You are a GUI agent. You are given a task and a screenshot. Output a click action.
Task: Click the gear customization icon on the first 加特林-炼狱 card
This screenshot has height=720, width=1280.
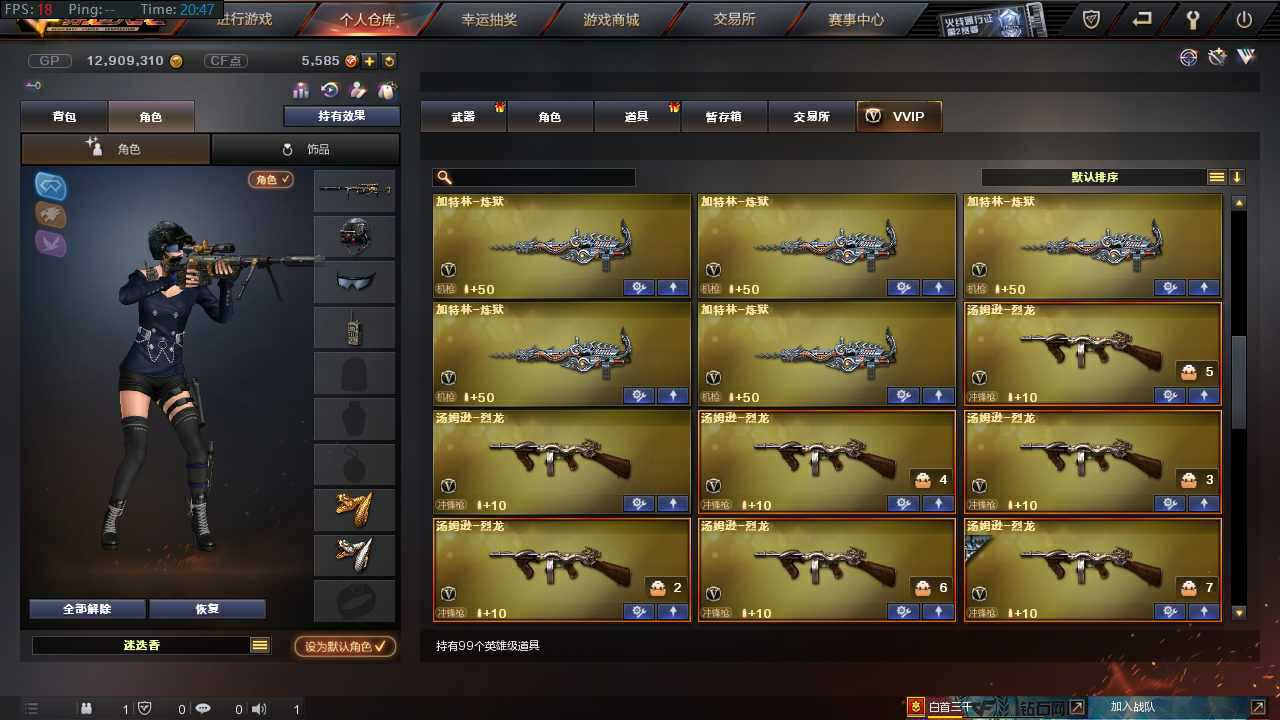[639, 287]
